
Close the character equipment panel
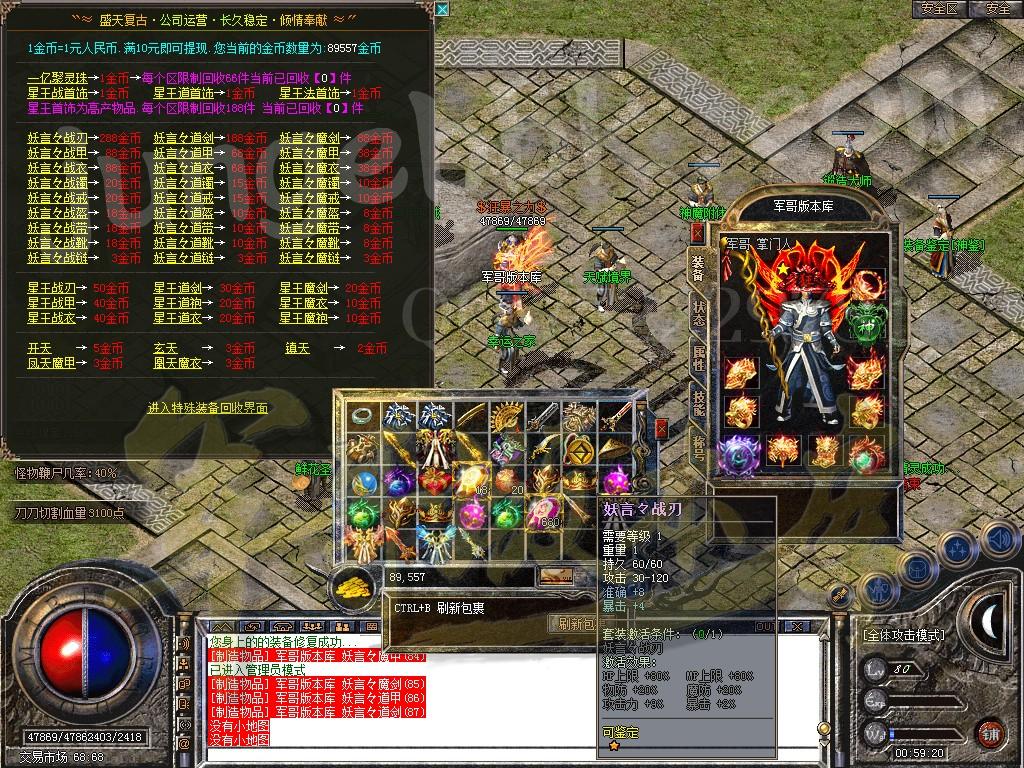click(697, 232)
